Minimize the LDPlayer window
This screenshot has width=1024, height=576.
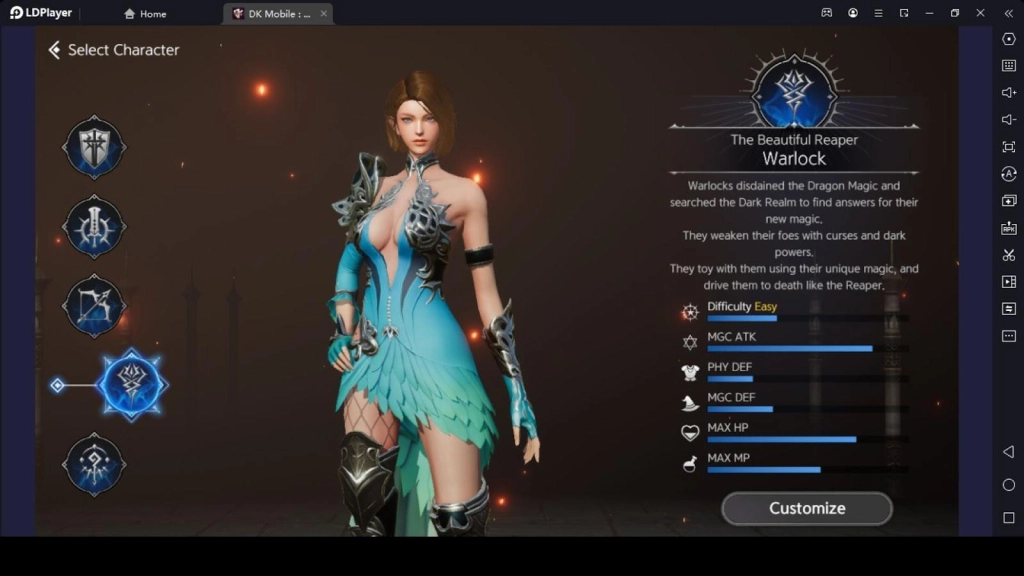929,13
